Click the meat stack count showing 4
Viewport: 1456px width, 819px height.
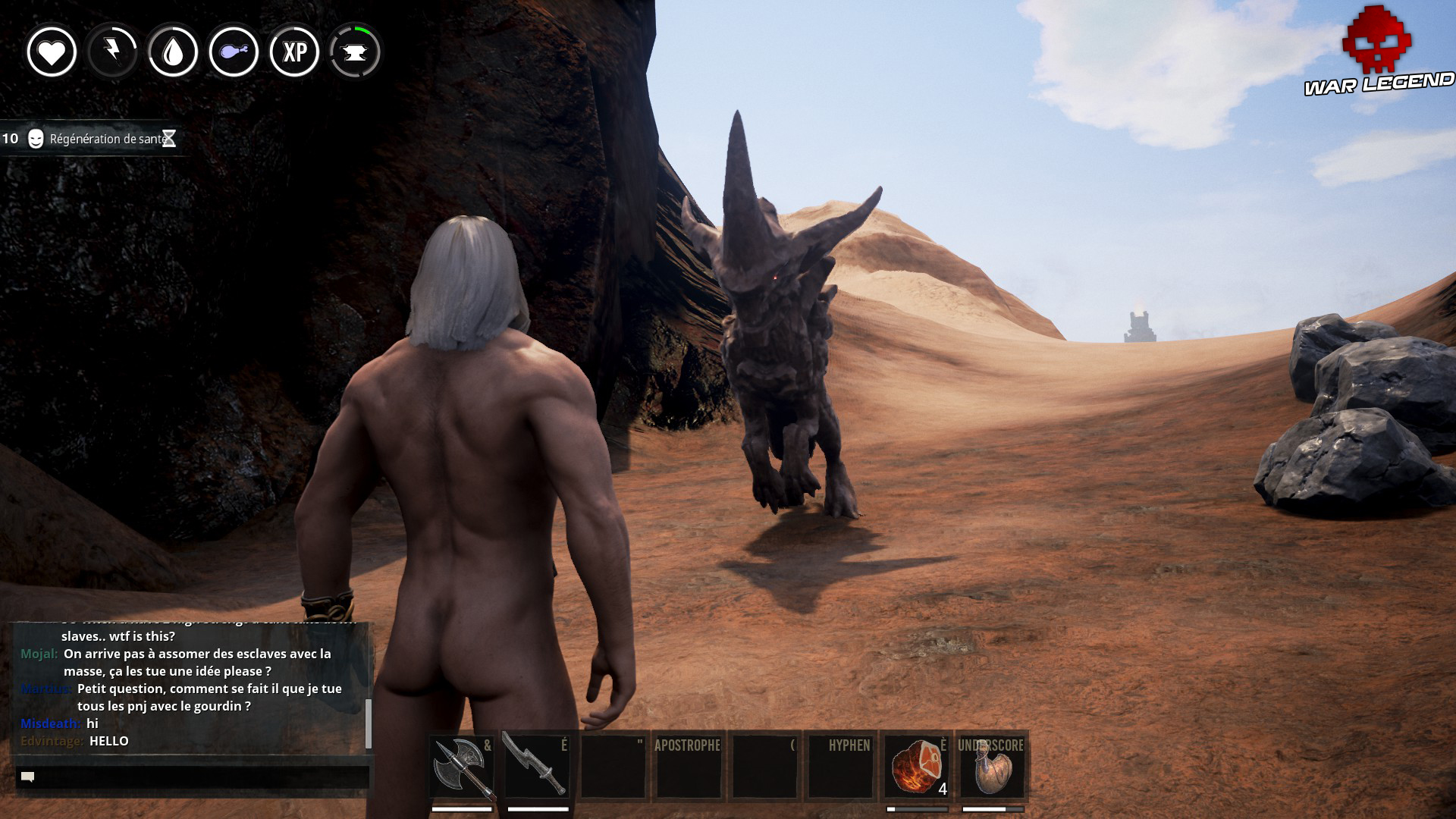[942, 790]
